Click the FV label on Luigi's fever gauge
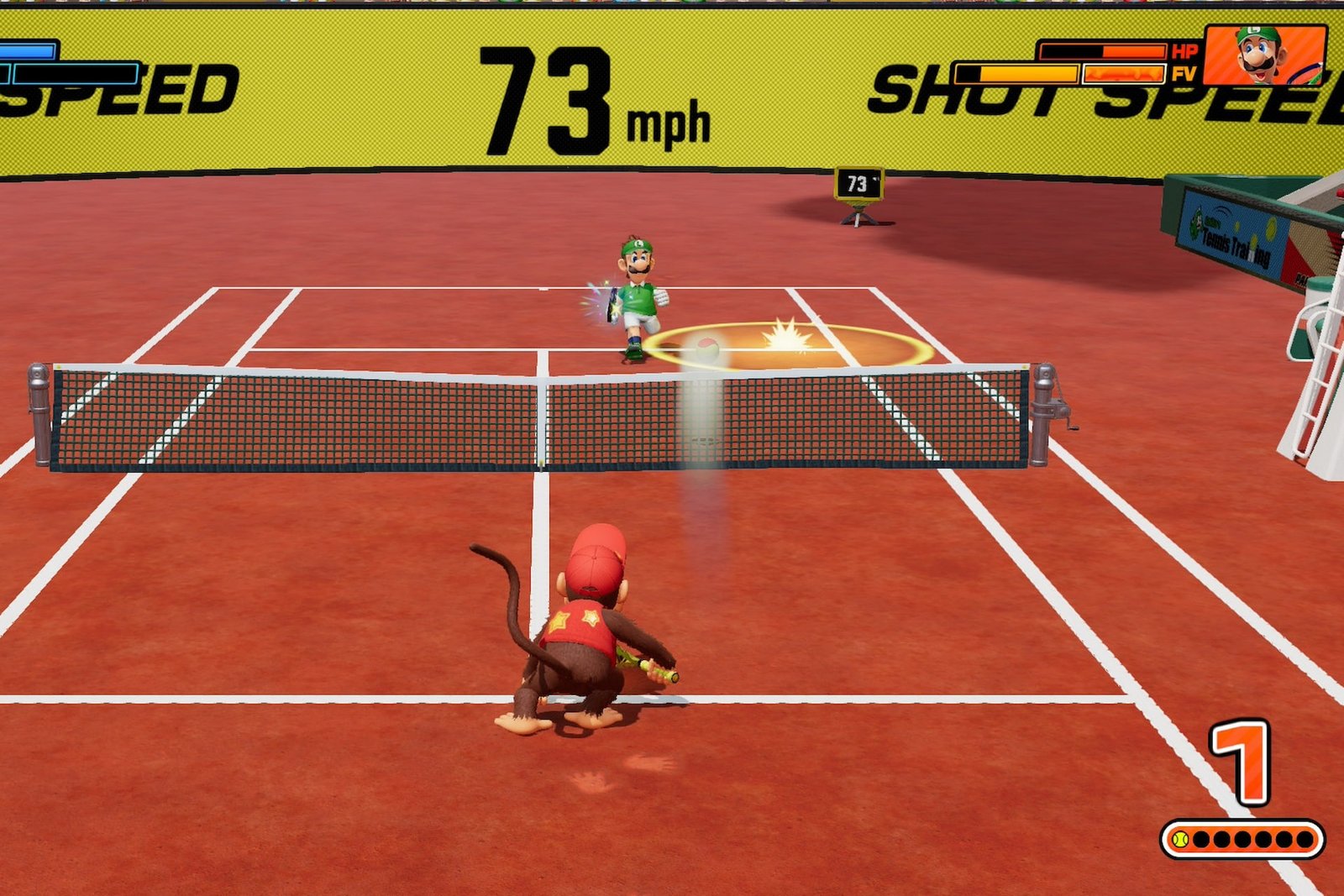The width and height of the screenshot is (1344, 896). 1186,72
